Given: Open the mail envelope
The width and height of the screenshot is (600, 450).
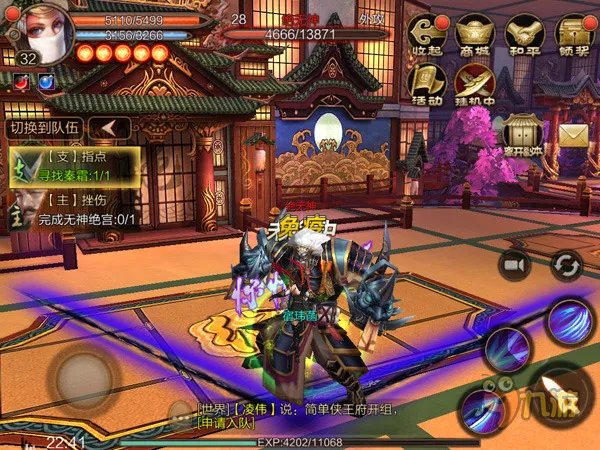Looking at the screenshot, I should [x=573, y=133].
